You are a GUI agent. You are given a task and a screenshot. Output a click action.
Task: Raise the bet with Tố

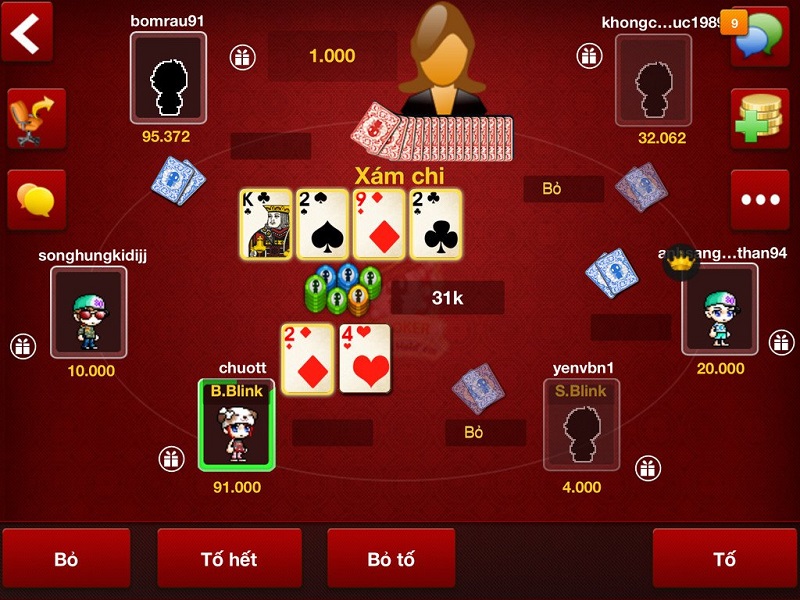pos(724,558)
